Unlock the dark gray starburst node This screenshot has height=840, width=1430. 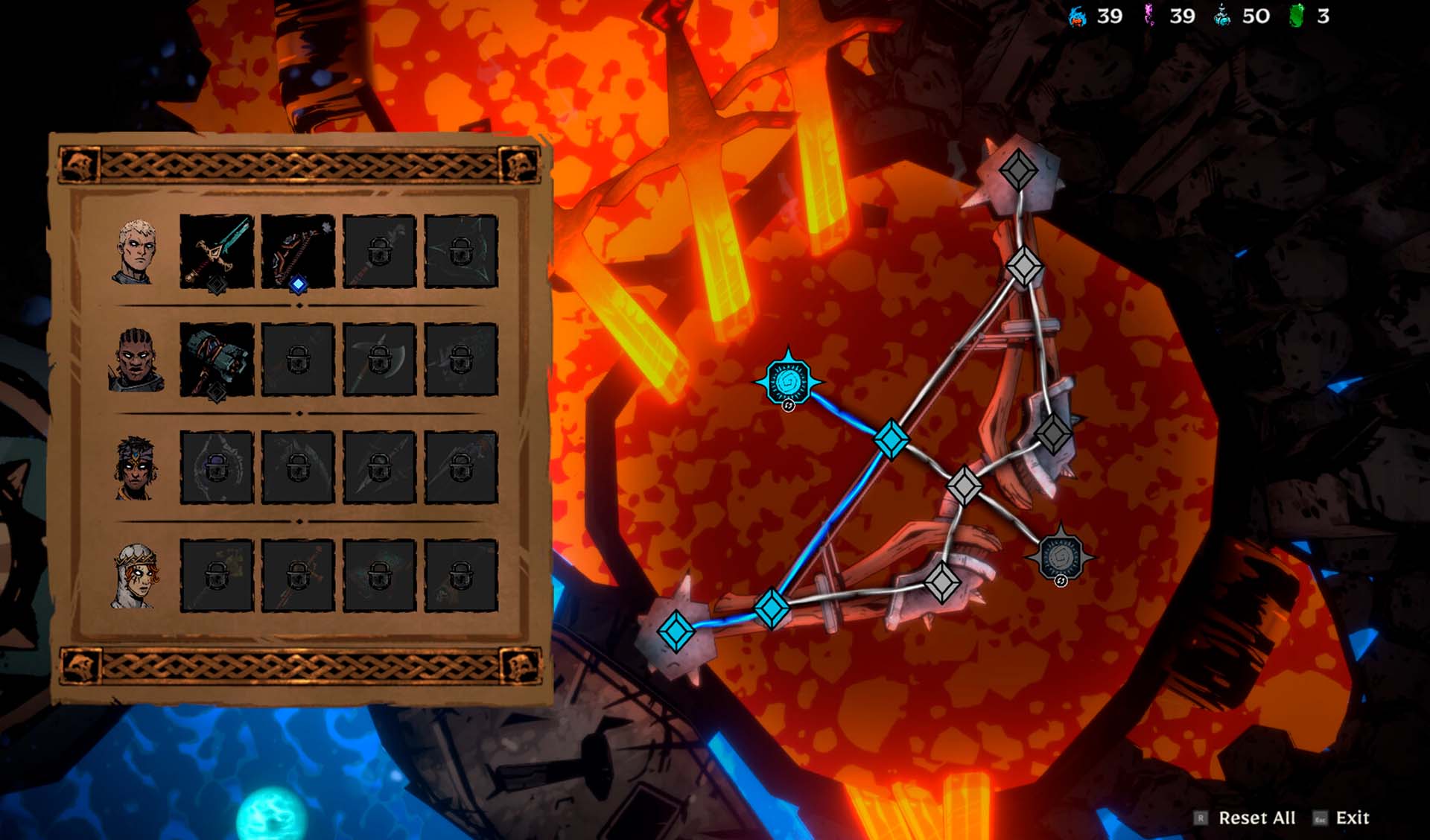tap(1060, 556)
